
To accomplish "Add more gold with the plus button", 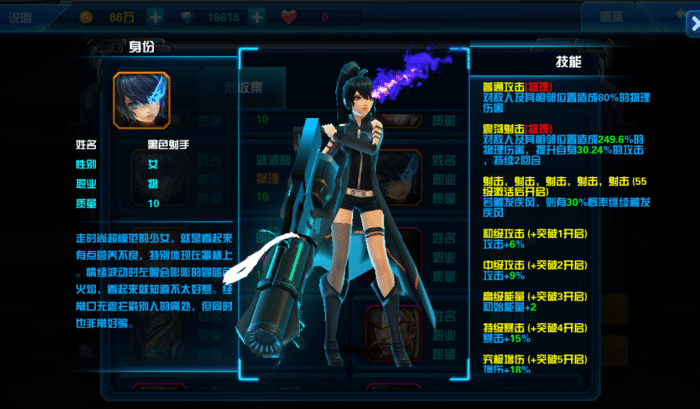I will tap(155, 17).
